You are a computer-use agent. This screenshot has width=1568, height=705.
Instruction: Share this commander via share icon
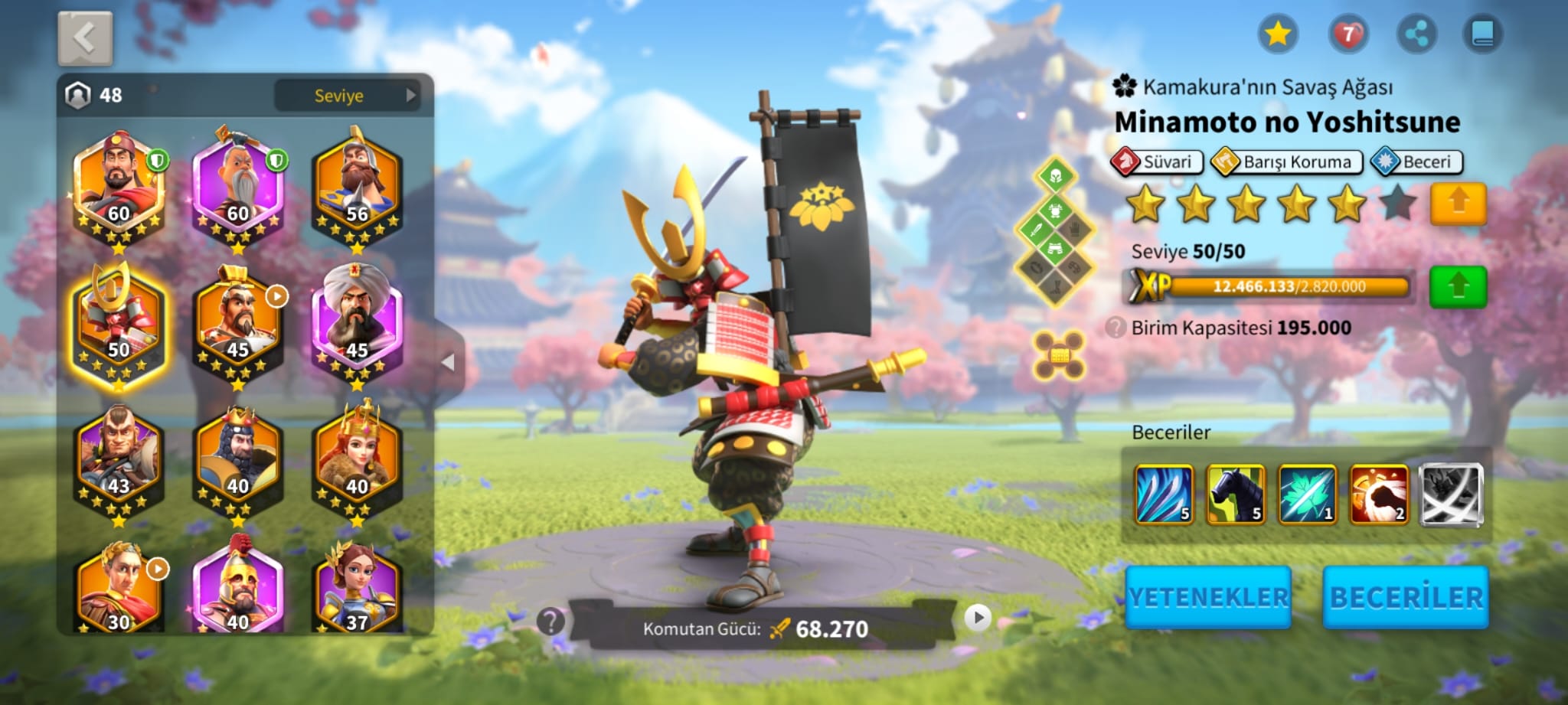1416,34
